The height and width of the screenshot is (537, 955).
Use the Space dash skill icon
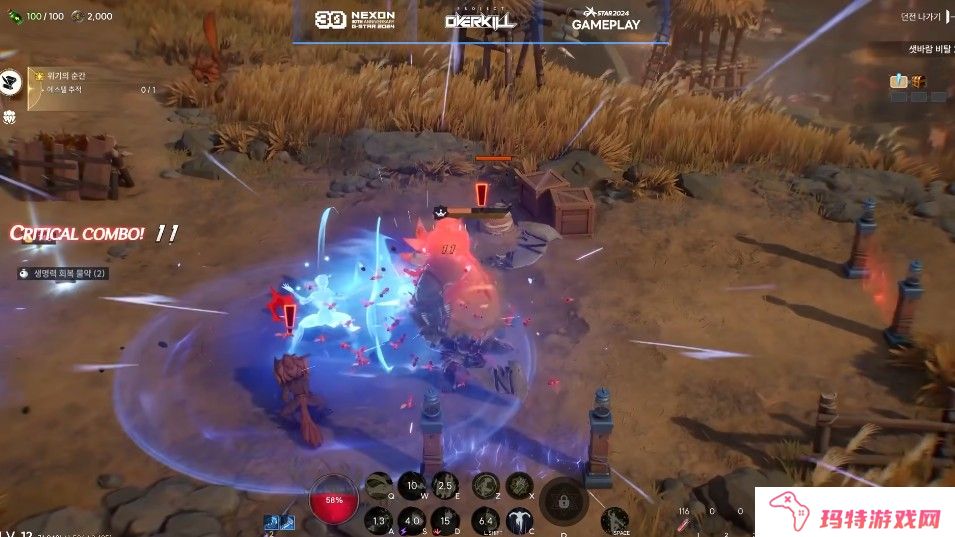615,520
